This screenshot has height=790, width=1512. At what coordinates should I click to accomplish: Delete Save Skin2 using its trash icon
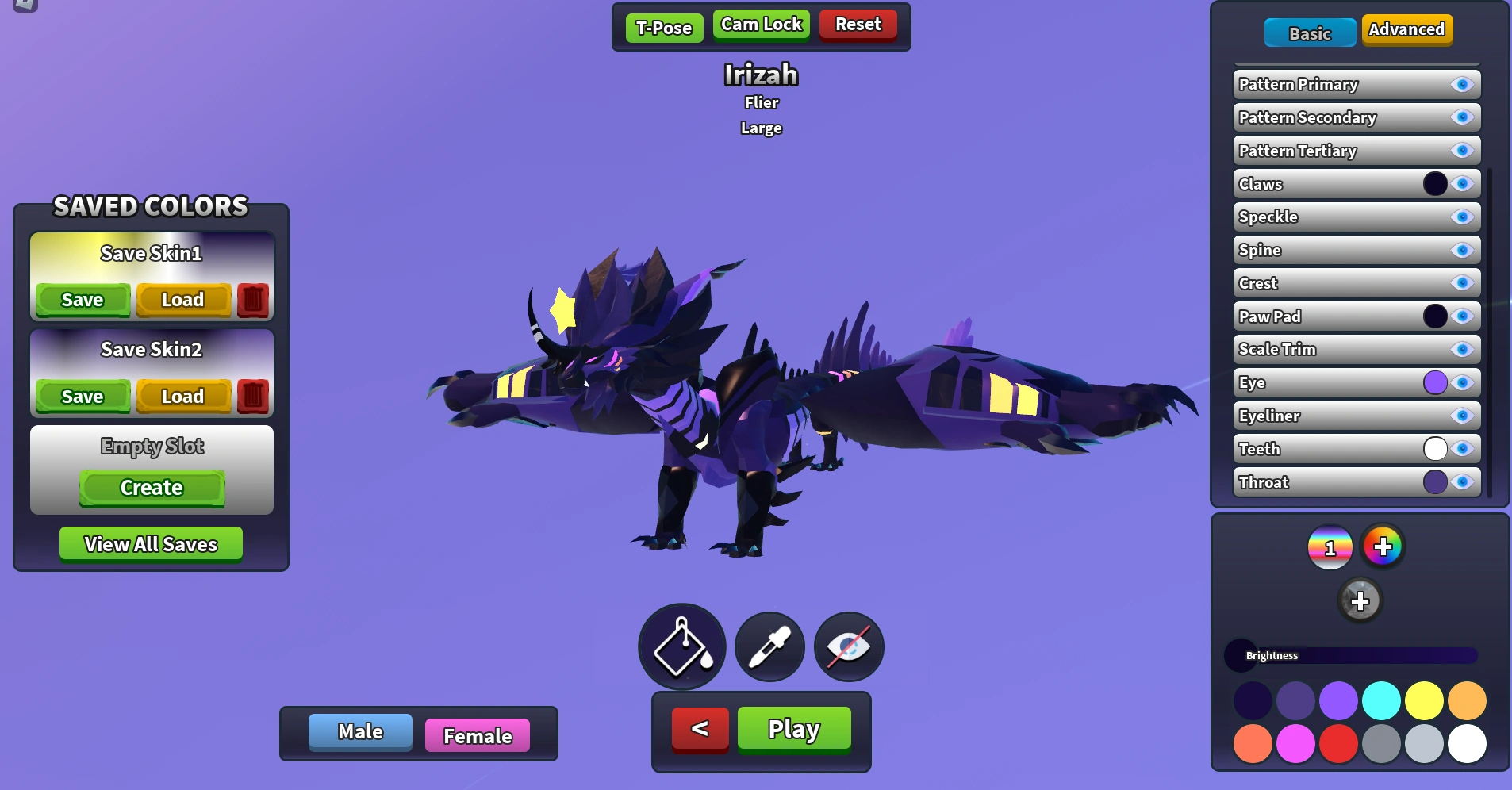(253, 396)
